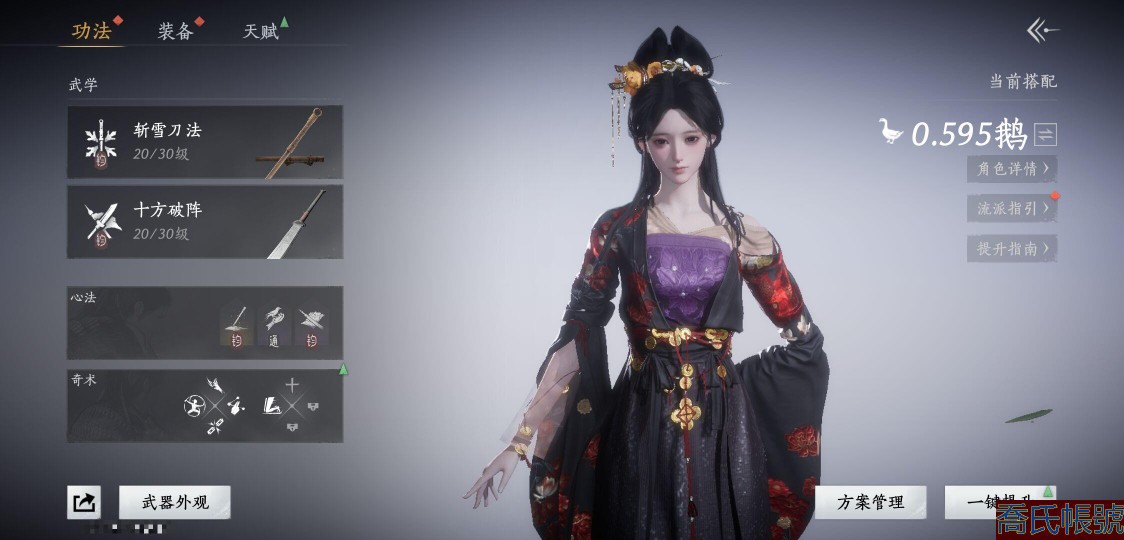The height and width of the screenshot is (540, 1124).
Task: Click the share icon button
Action: coord(84,502)
